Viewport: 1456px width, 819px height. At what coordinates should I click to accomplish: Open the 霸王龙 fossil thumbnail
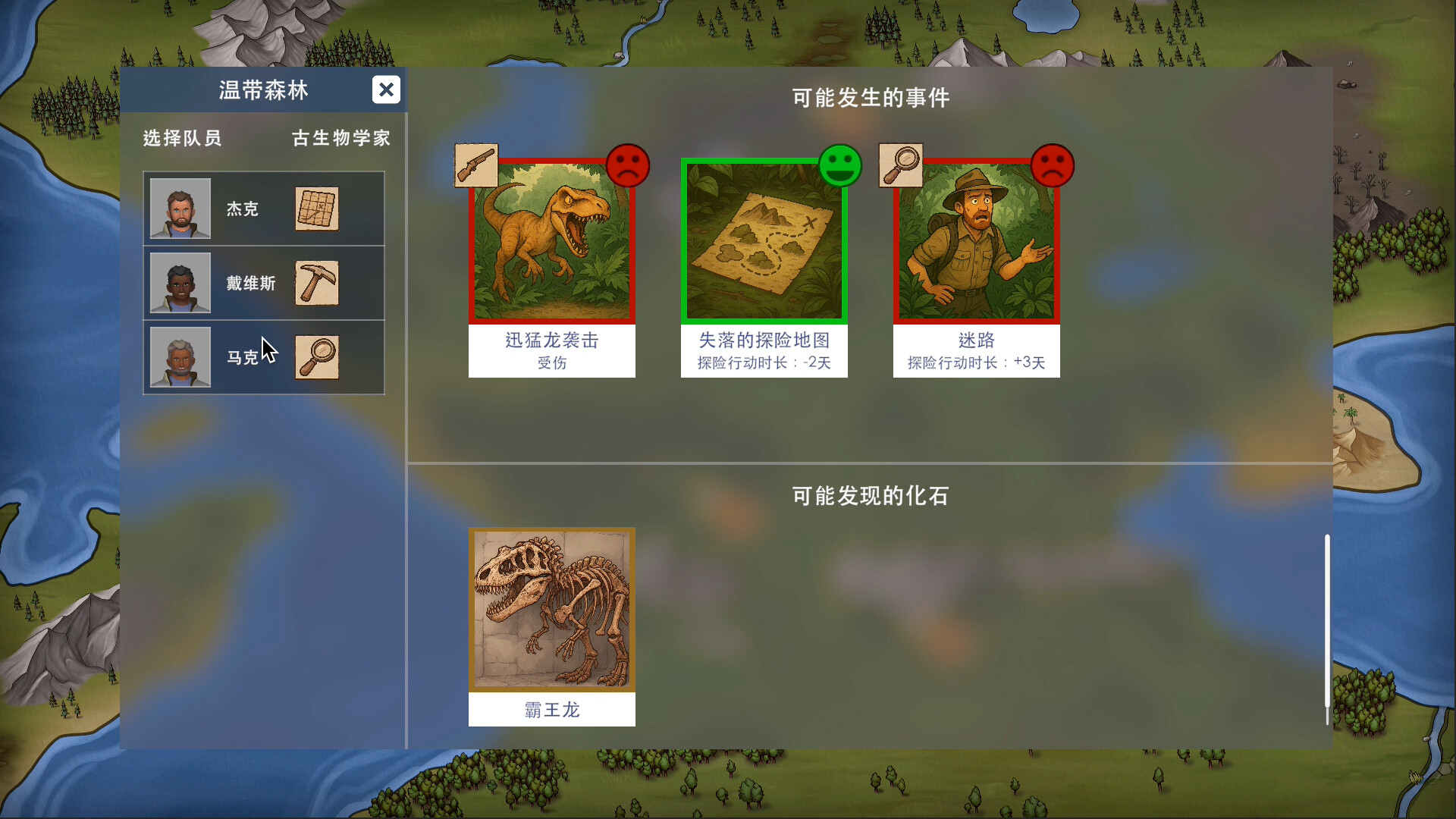click(x=552, y=610)
